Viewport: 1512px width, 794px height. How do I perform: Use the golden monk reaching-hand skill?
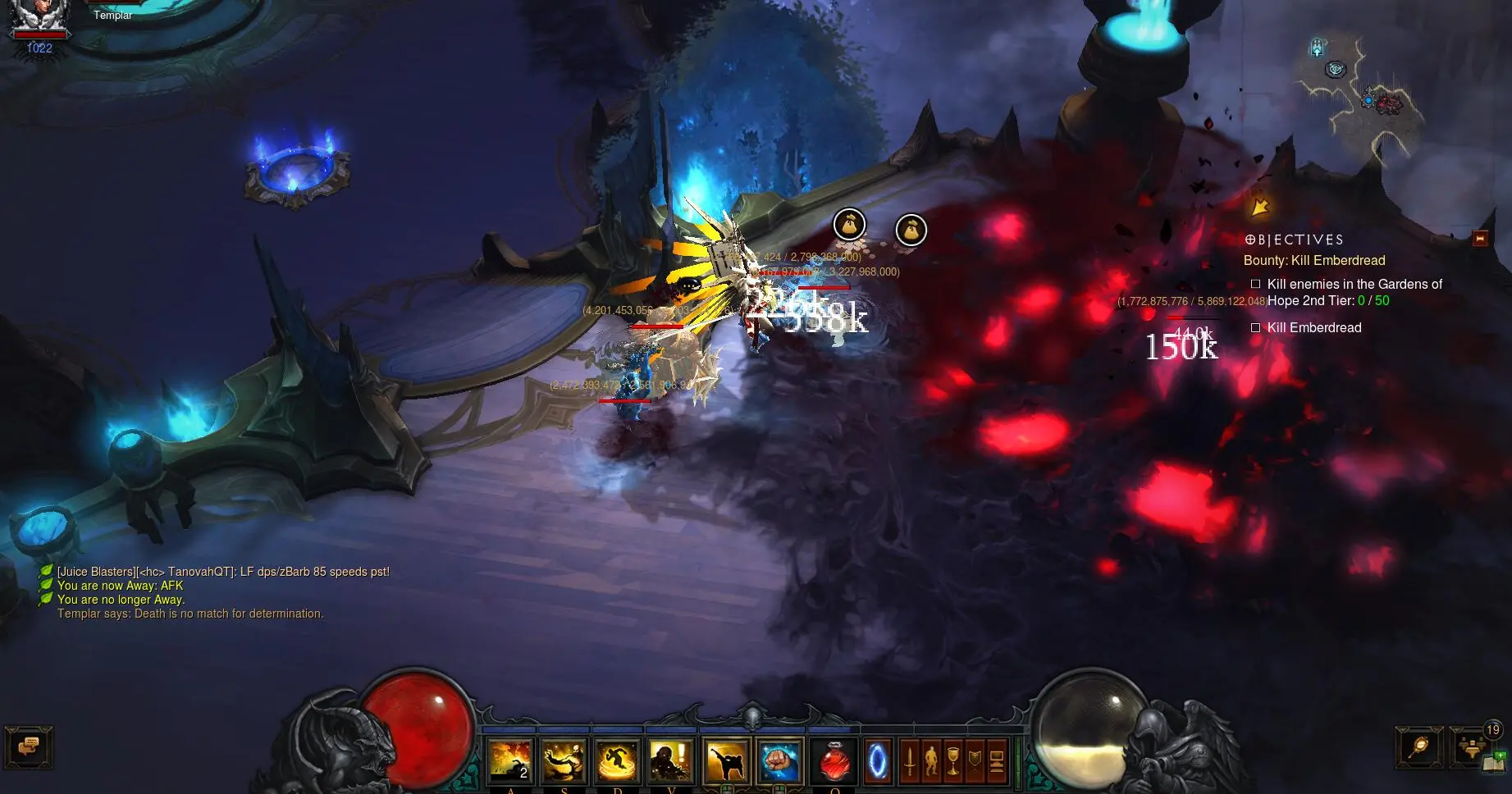click(564, 760)
